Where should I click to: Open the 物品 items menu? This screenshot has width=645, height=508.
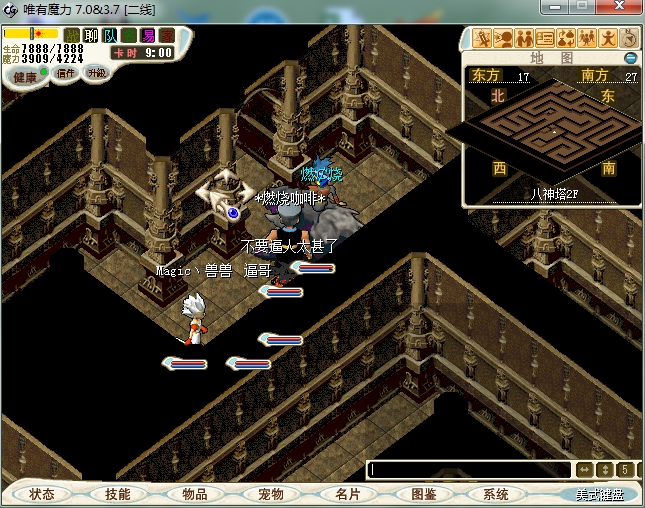[194, 494]
